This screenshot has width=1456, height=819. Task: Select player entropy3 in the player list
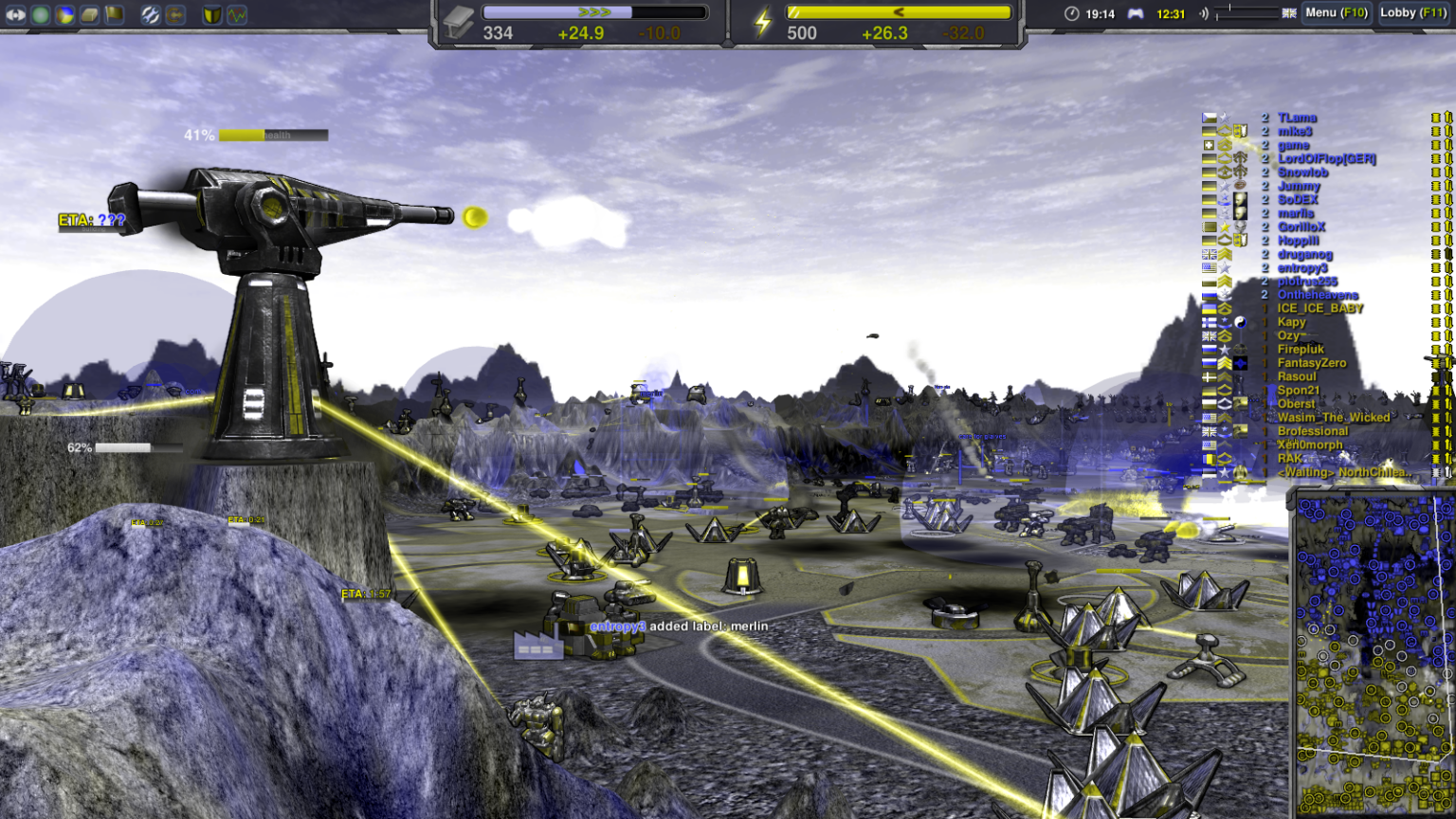coord(1301,267)
